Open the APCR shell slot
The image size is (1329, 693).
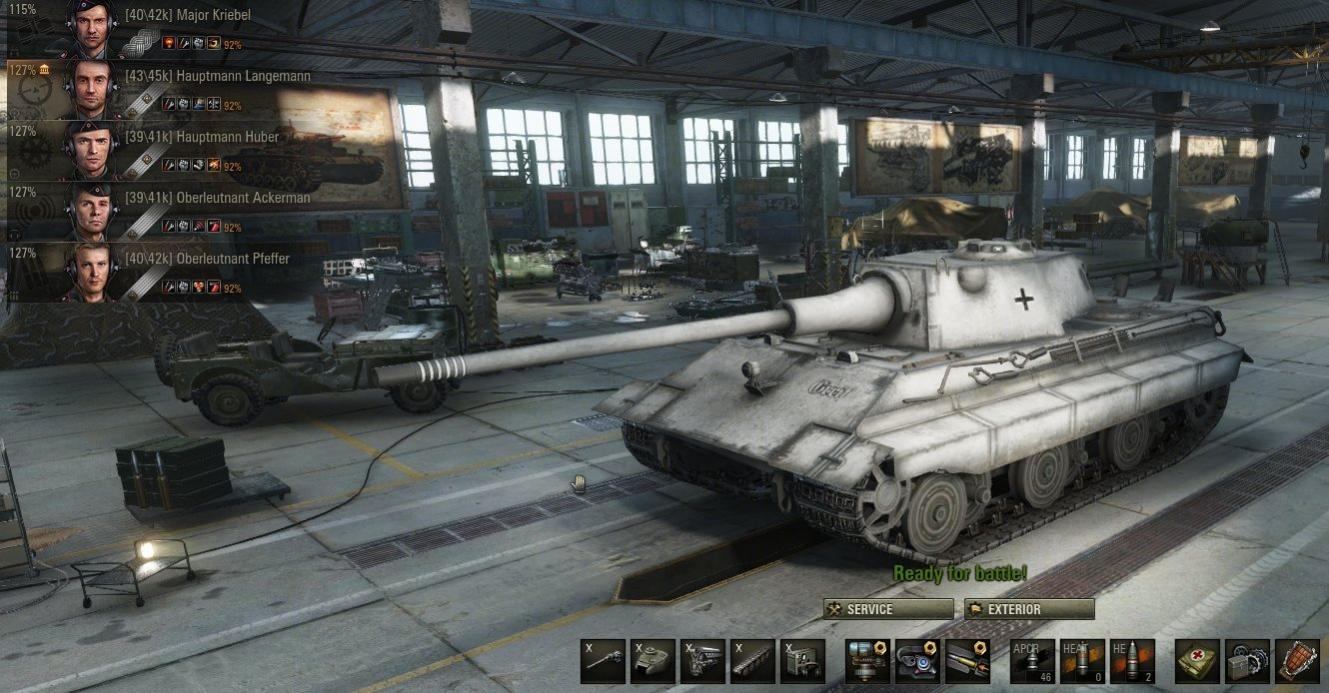point(1032,661)
